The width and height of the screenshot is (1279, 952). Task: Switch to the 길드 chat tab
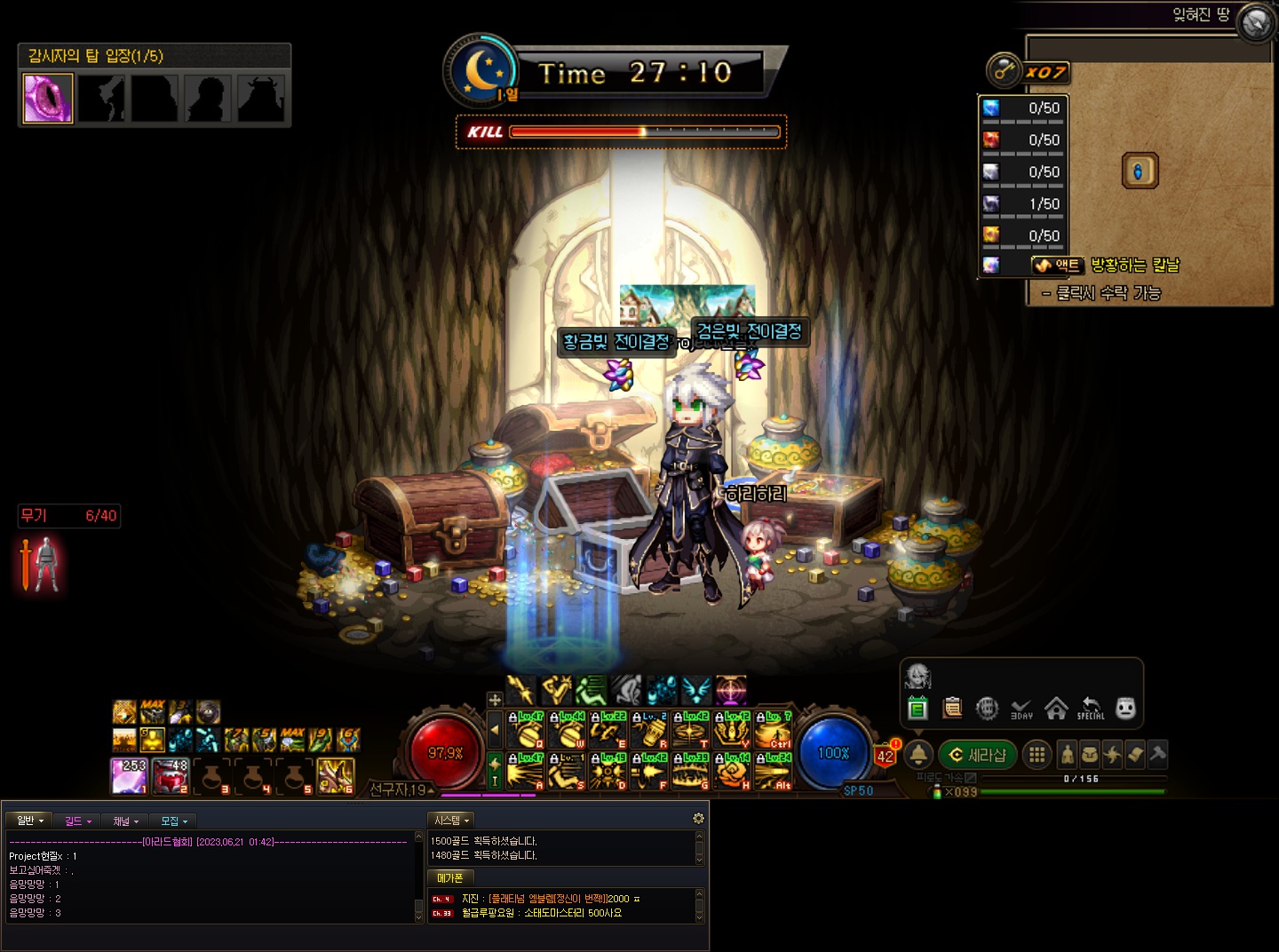77,821
